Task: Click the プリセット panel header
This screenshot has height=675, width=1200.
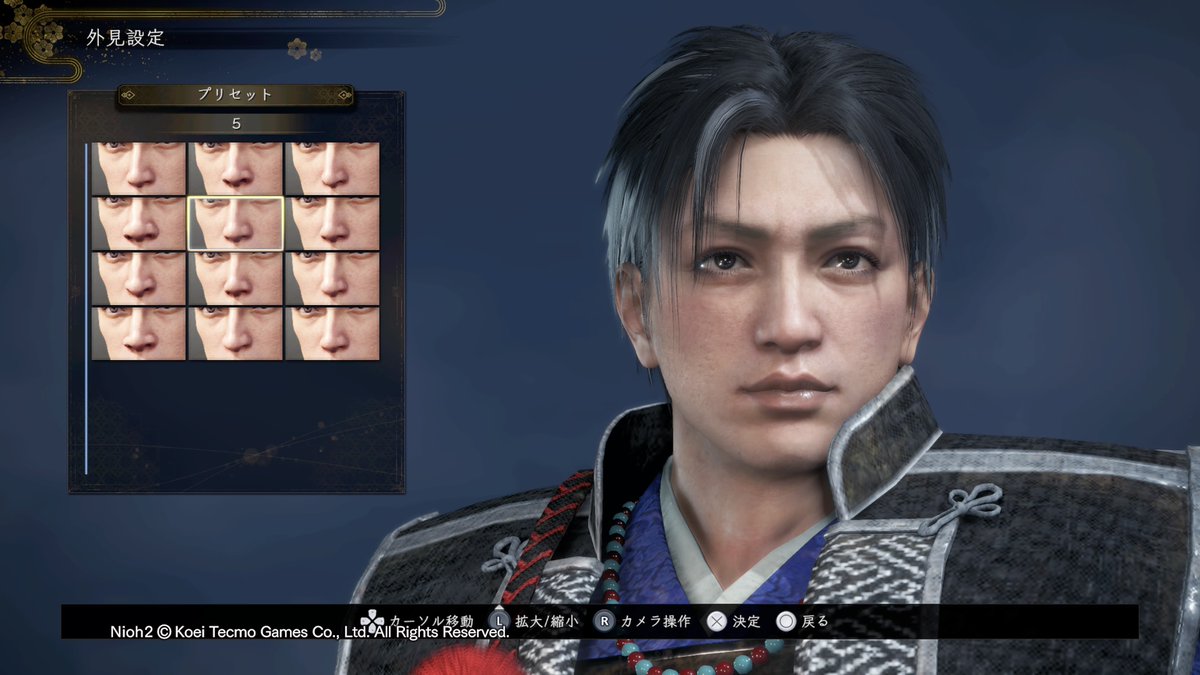Action: pyautogui.click(x=236, y=95)
